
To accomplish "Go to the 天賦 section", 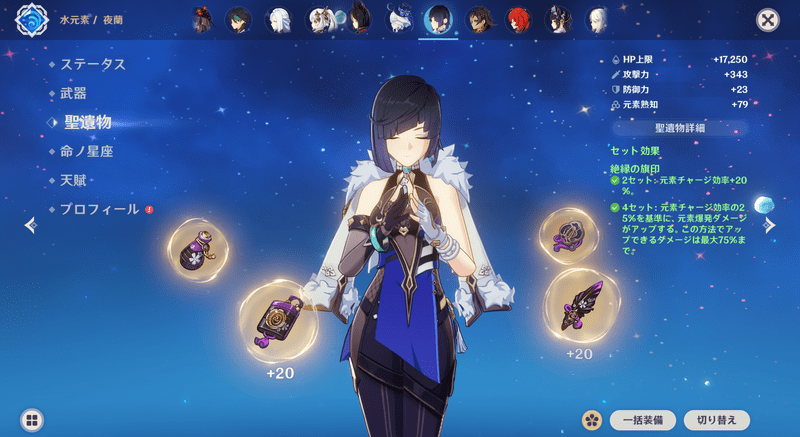I will tap(73, 180).
